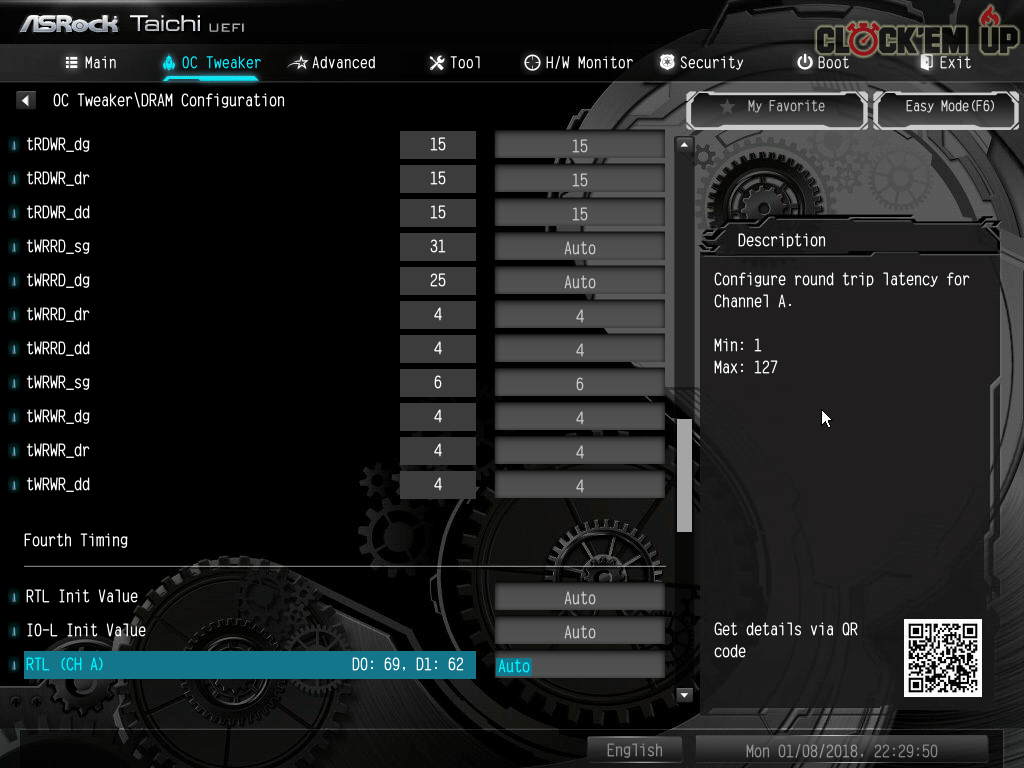Switch to the Main tab
Viewport: 1024px width, 768px height.
(x=91, y=63)
